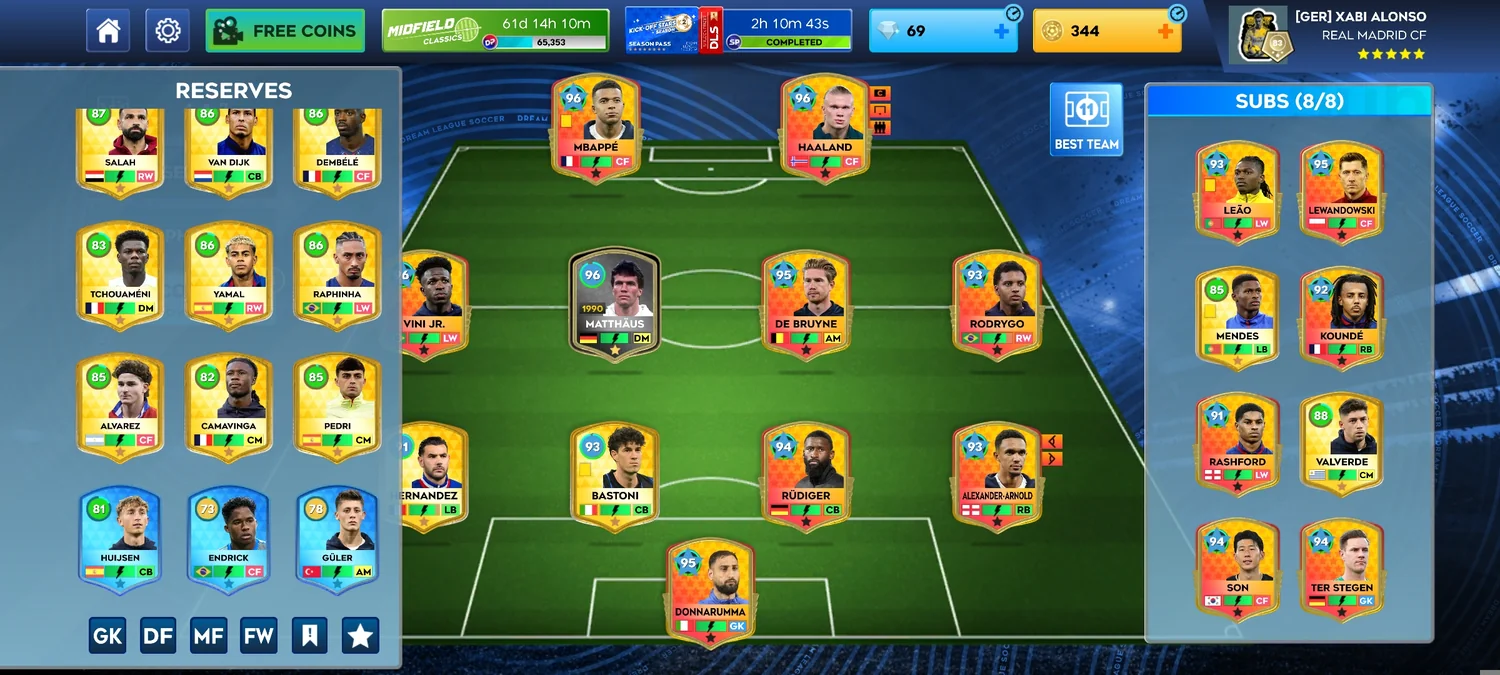The image size is (1500, 675).
Task: Go to the home screen
Action: pos(108,31)
